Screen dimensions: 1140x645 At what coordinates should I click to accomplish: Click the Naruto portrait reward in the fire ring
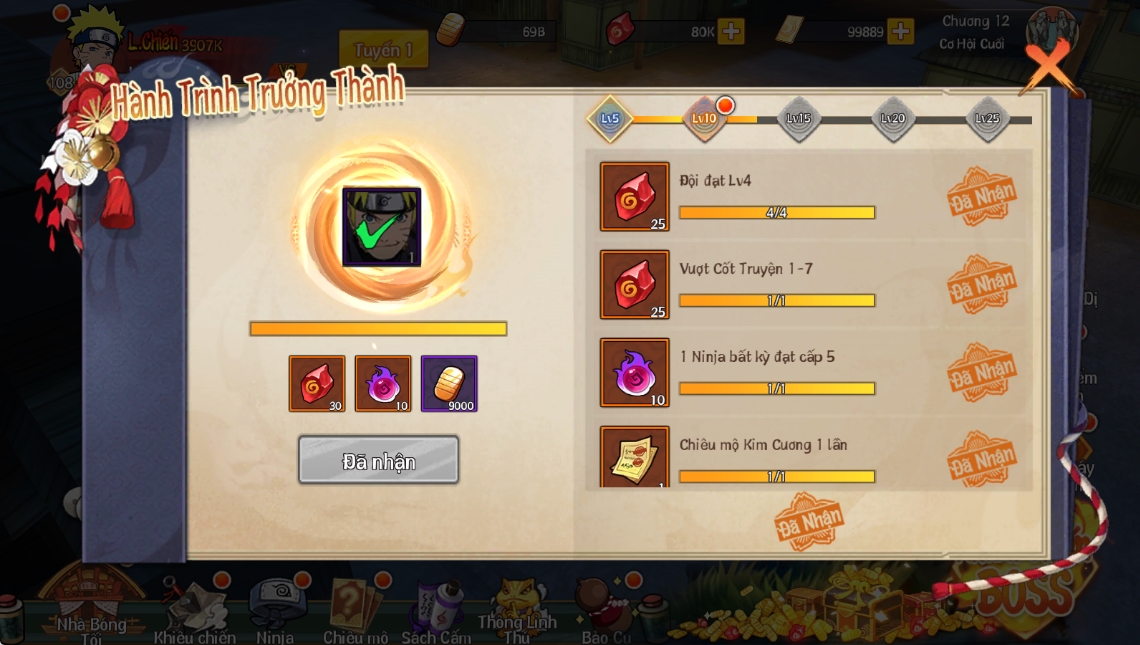(x=381, y=227)
